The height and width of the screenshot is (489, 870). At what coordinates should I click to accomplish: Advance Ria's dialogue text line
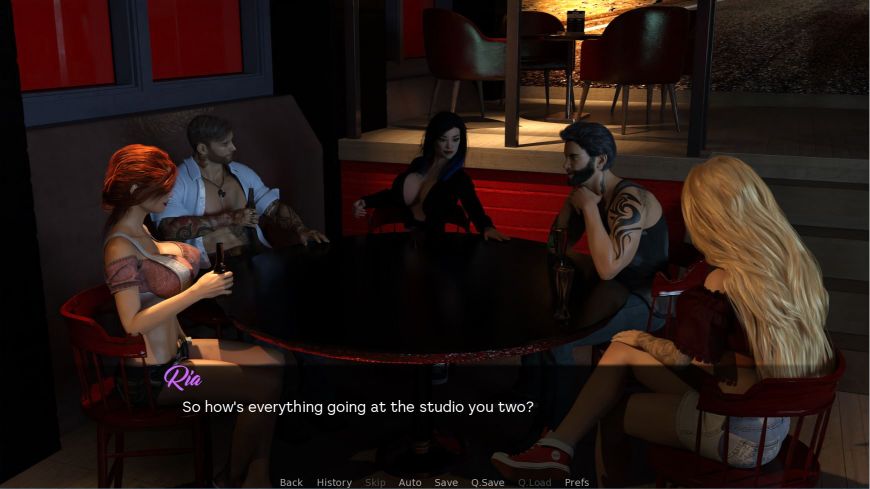357,408
